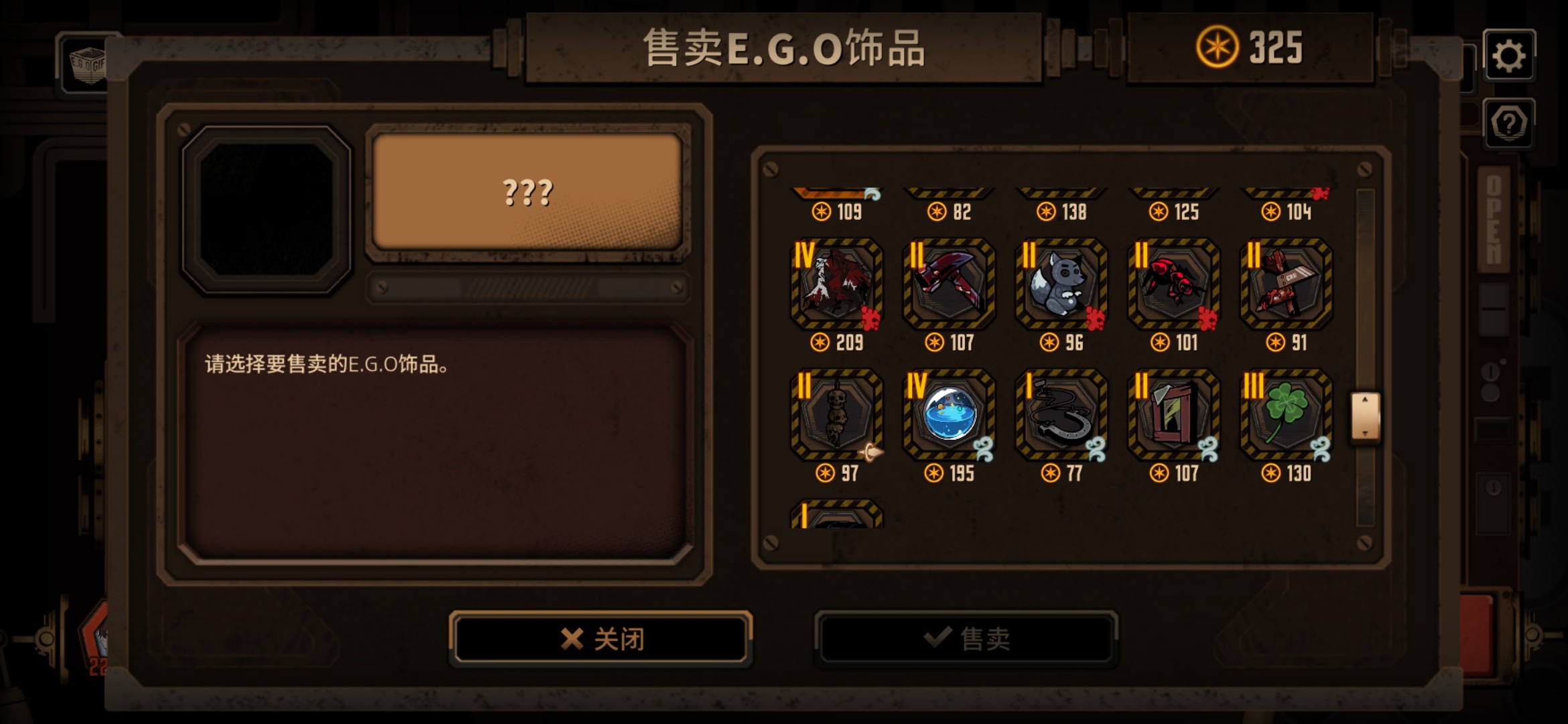Image resolution: width=1568 pixels, height=724 pixels.
Task: Select the skull skewer trinket priced 97
Action: 836,417
